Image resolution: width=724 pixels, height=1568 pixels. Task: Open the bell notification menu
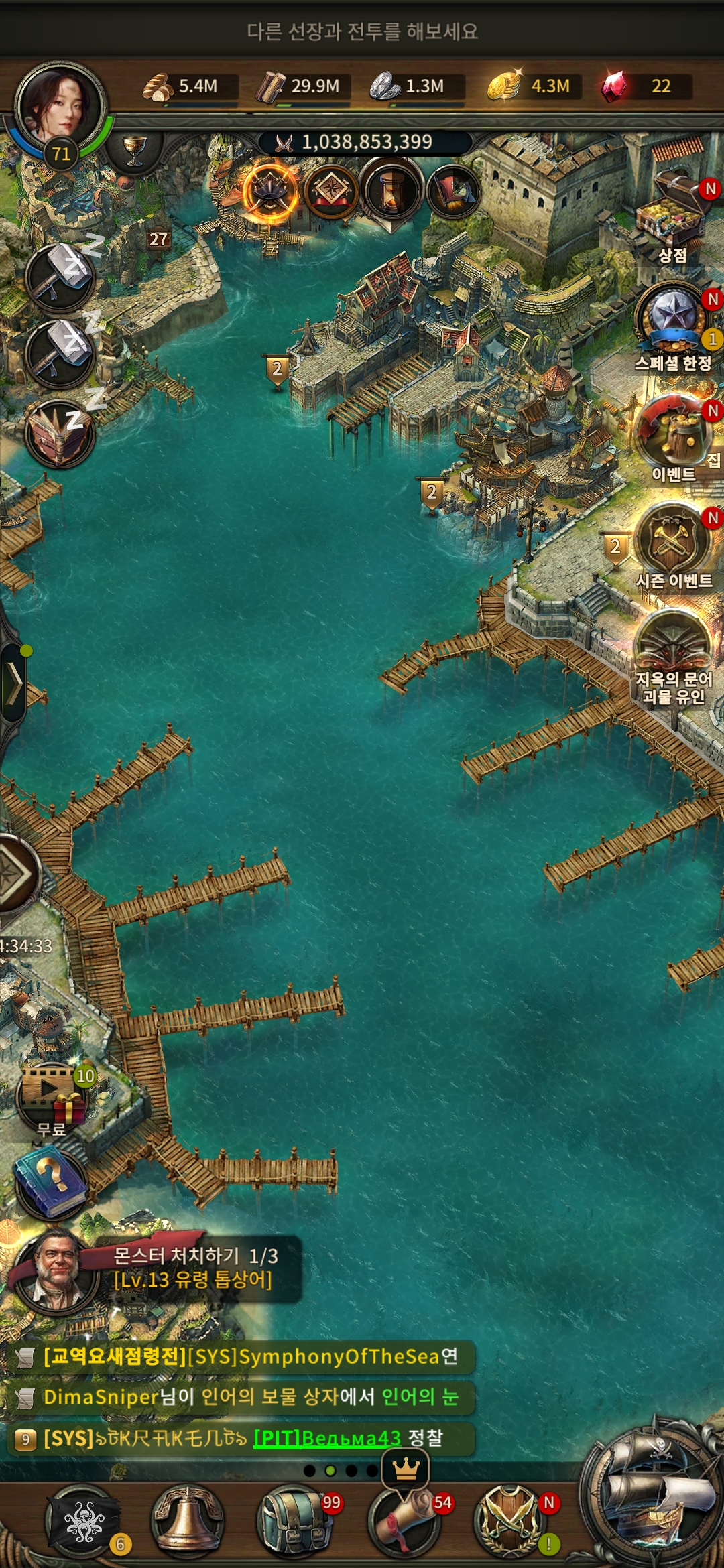[188, 1522]
